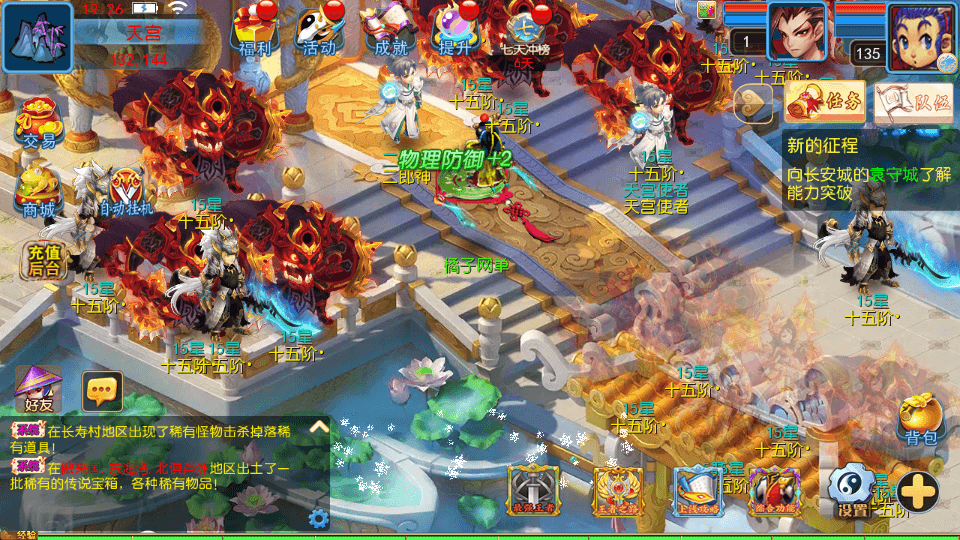Expand the chat log with the arrow
960x540 pixels.
pyautogui.click(x=319, y=427)
